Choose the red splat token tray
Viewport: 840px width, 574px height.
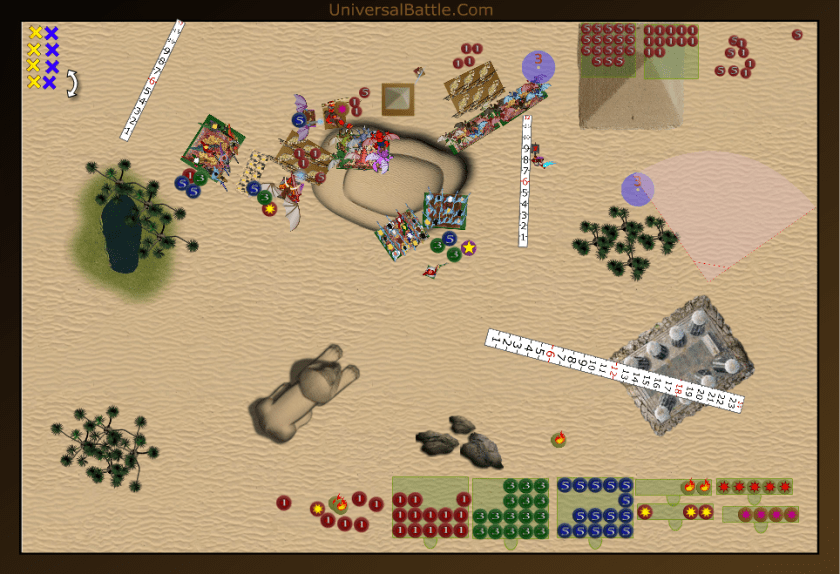click(755, 487)
